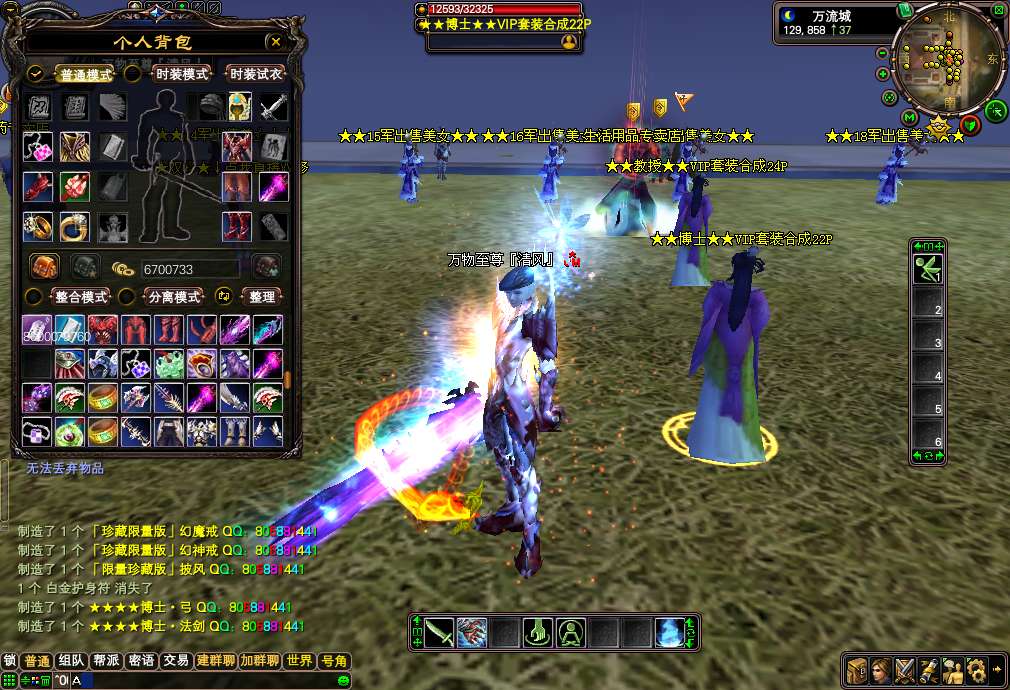1010x690 pixels.
Task: Open the gear settings icon in bottom menu
Action: (x=976, y=670)
